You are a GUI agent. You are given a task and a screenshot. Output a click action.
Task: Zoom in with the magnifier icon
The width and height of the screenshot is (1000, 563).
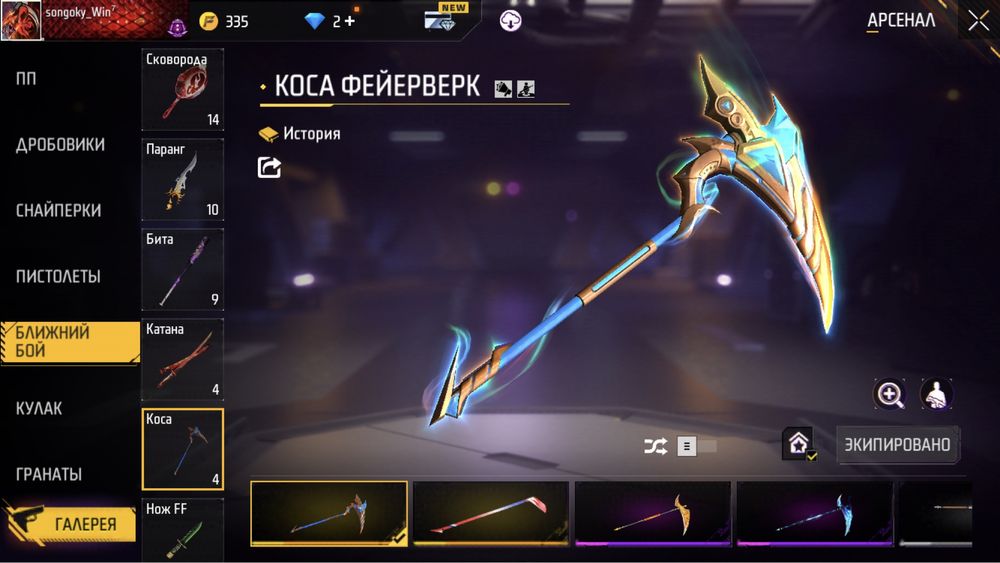pyautogui.click(x=889, y=394)
